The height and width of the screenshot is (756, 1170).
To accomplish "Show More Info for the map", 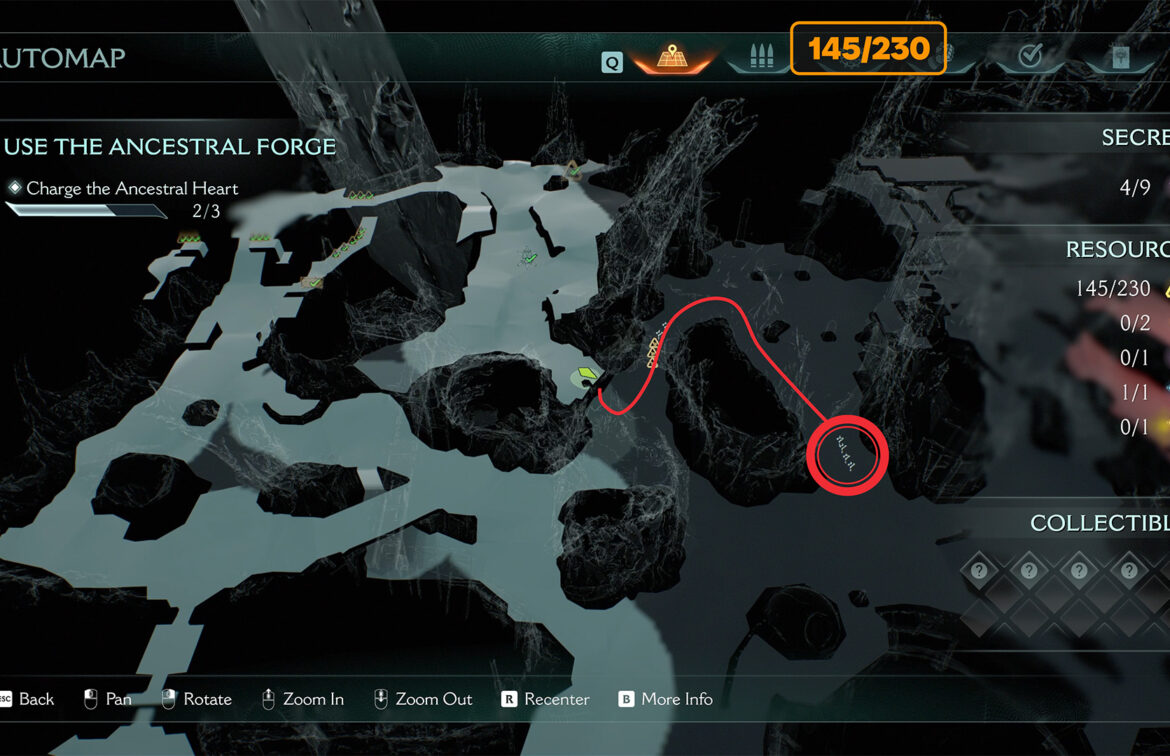I will pos(666,699).
